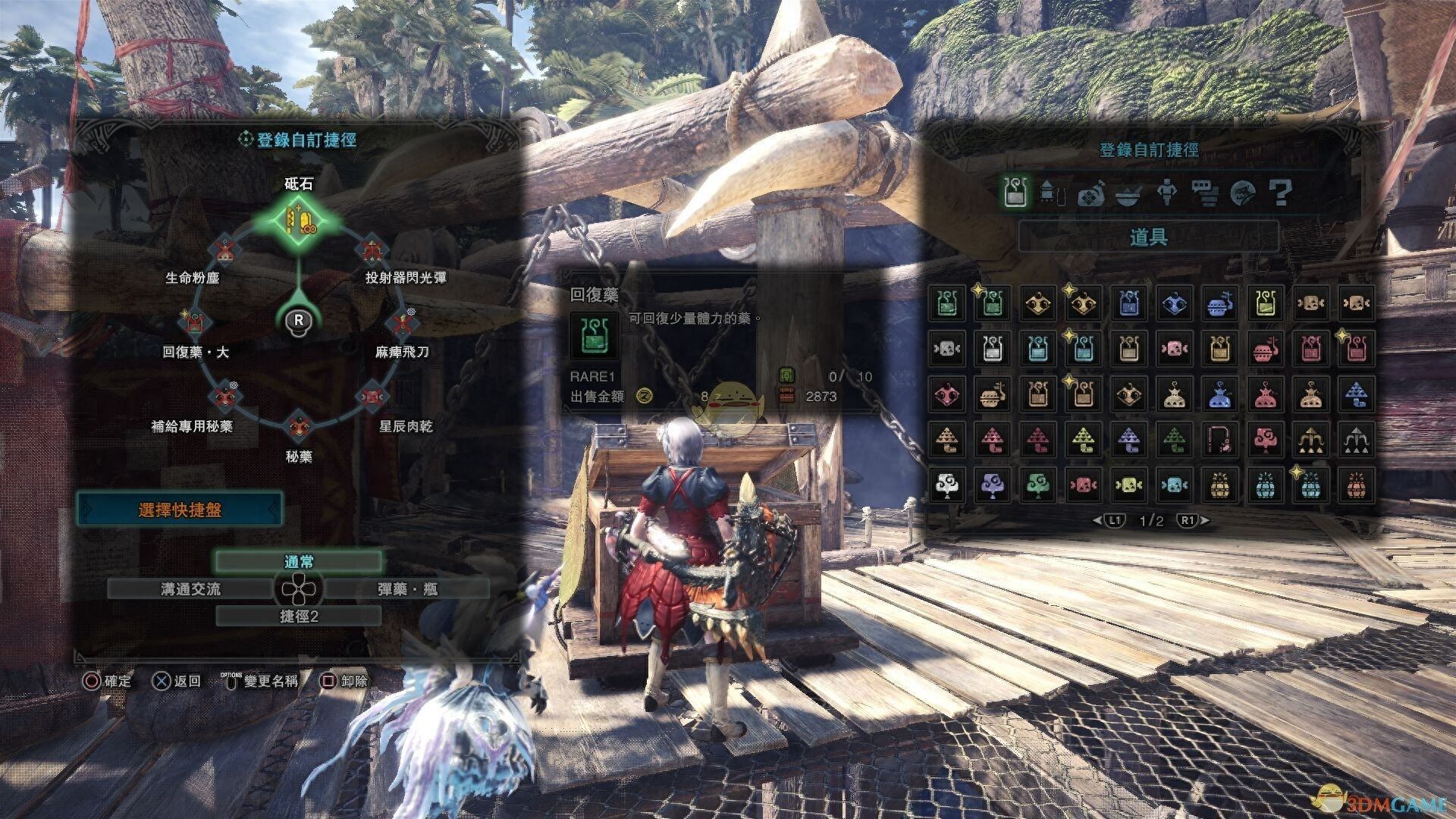
Task: Select the 星辰肉乾 radial slot
Action: 372,397
